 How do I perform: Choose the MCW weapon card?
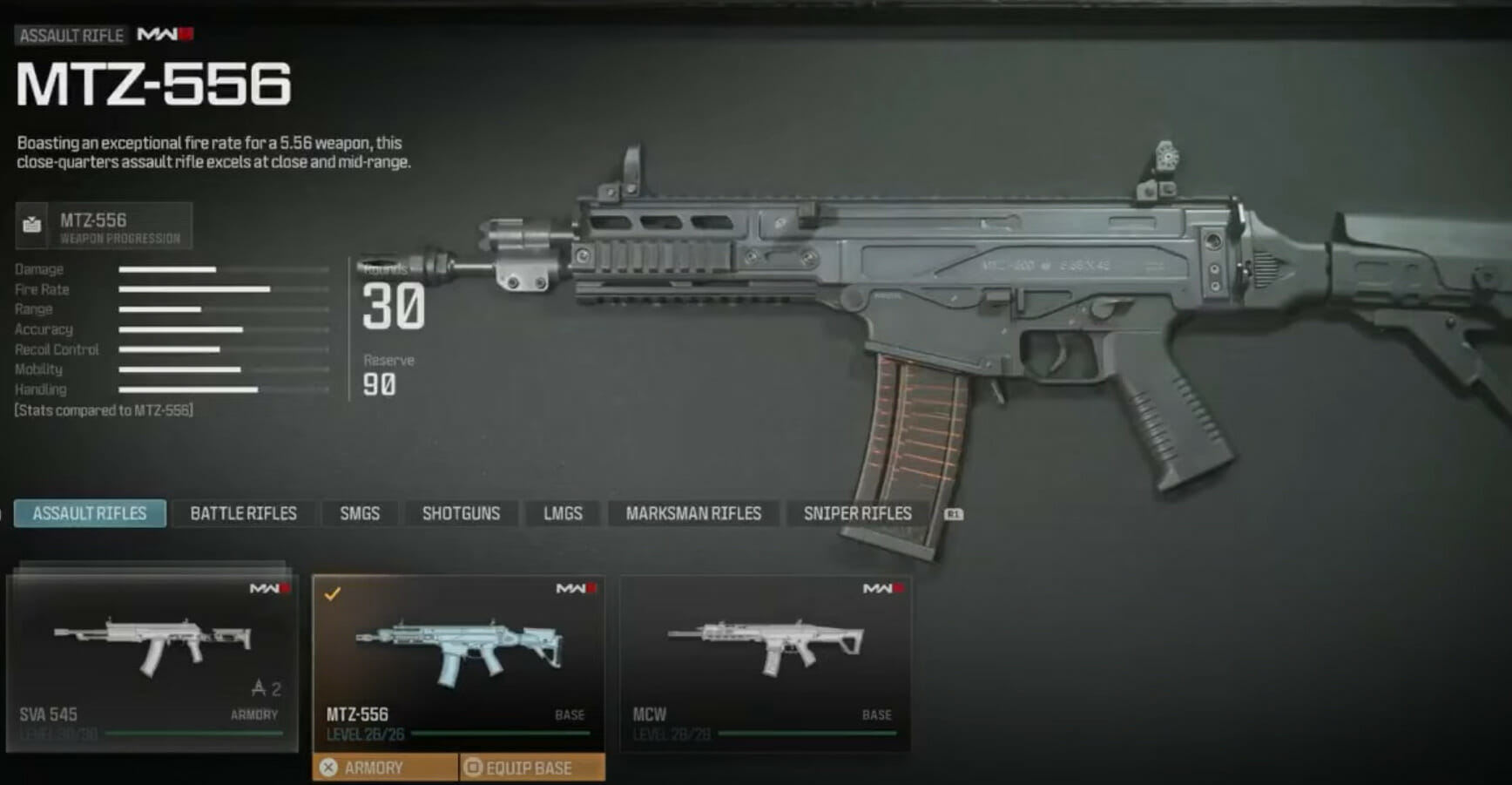point(765,662)
